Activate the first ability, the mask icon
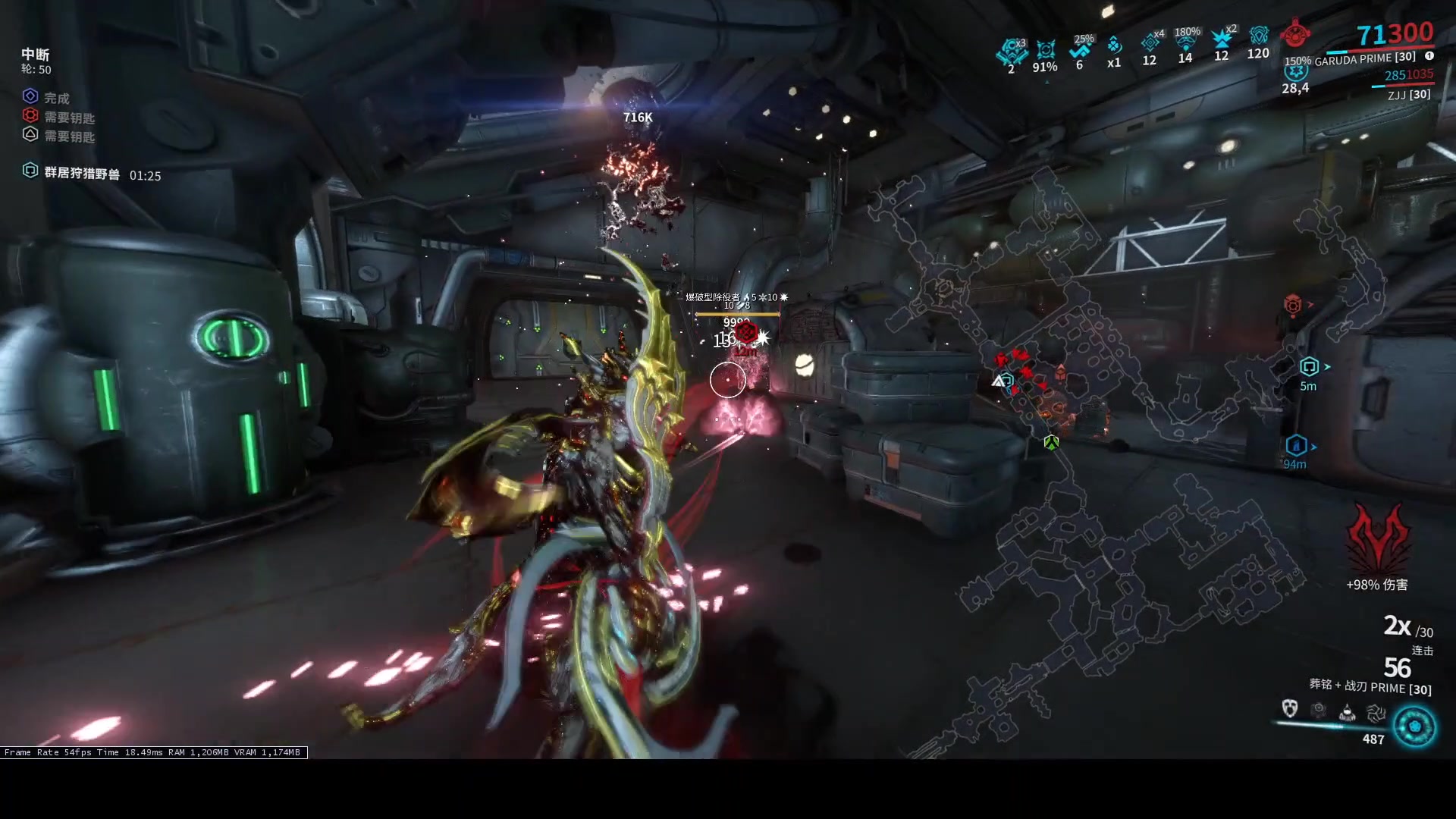The image size is (1456, 819). [1289, 709]
